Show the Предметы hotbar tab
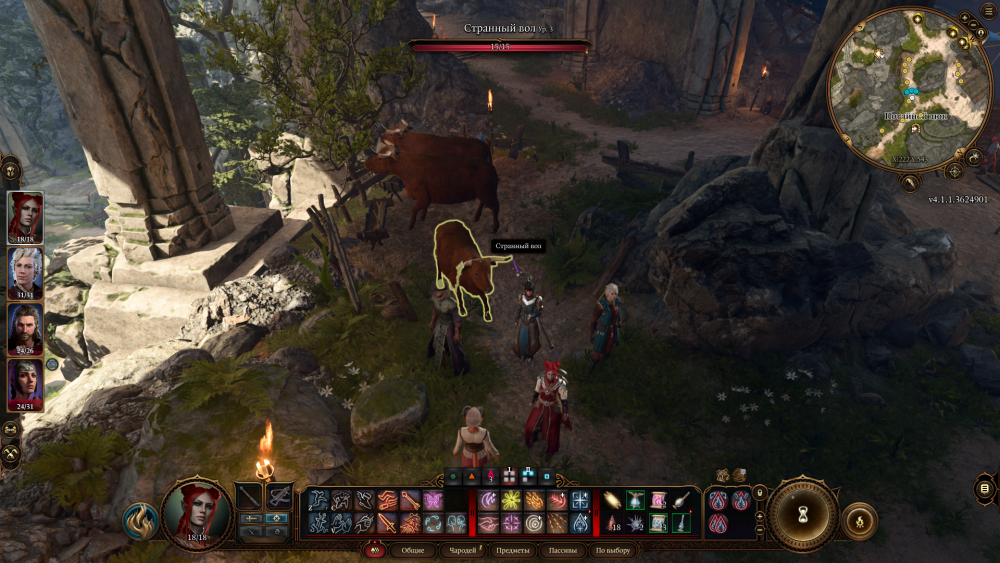 pyautogui.click(x=512, y=551)
